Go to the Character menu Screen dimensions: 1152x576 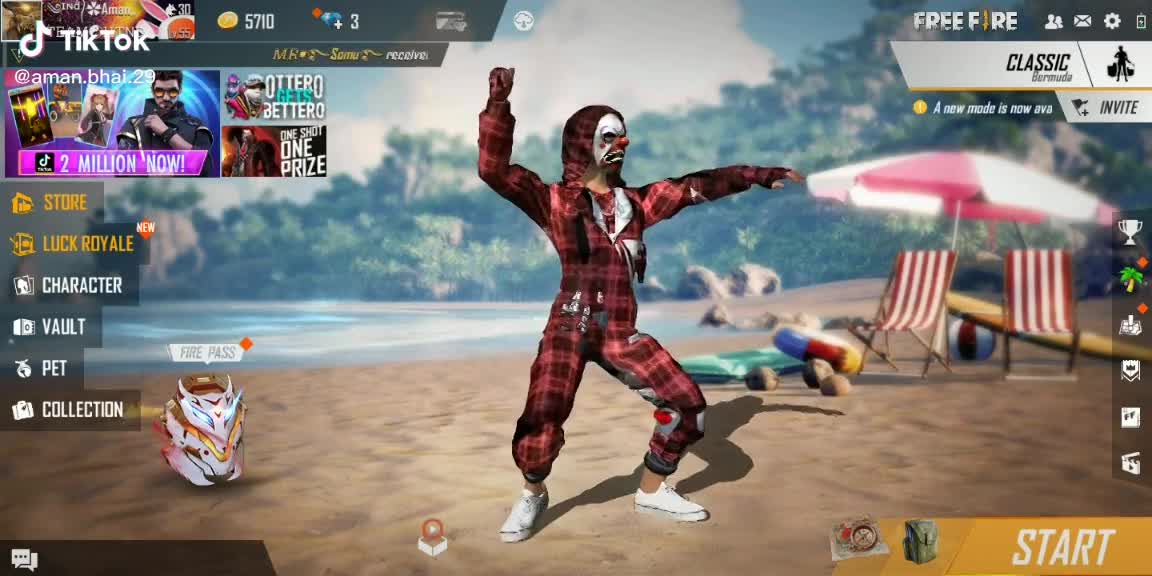click(69, 286)
